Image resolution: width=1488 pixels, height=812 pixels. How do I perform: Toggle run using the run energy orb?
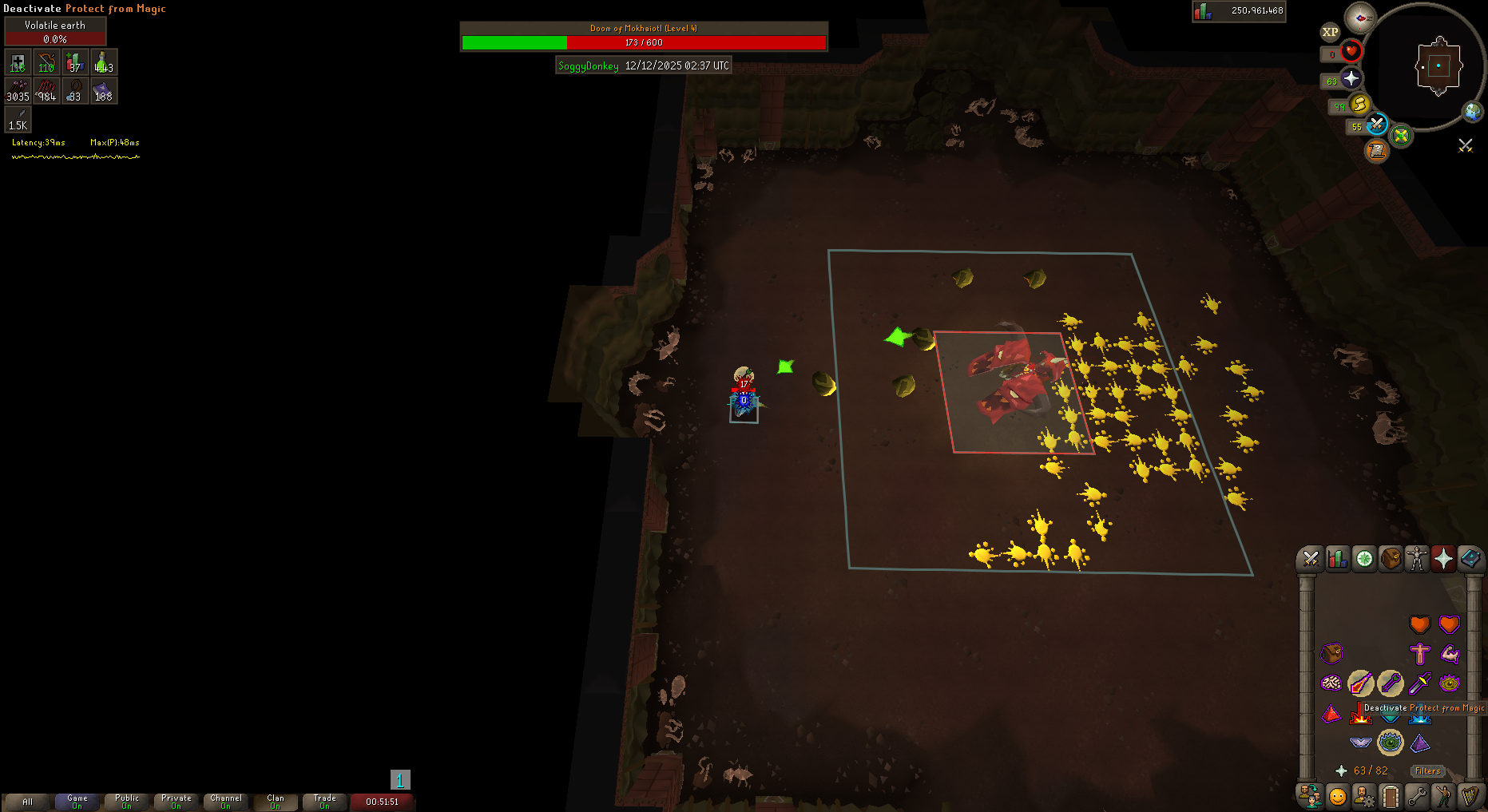click(1359, 105)
